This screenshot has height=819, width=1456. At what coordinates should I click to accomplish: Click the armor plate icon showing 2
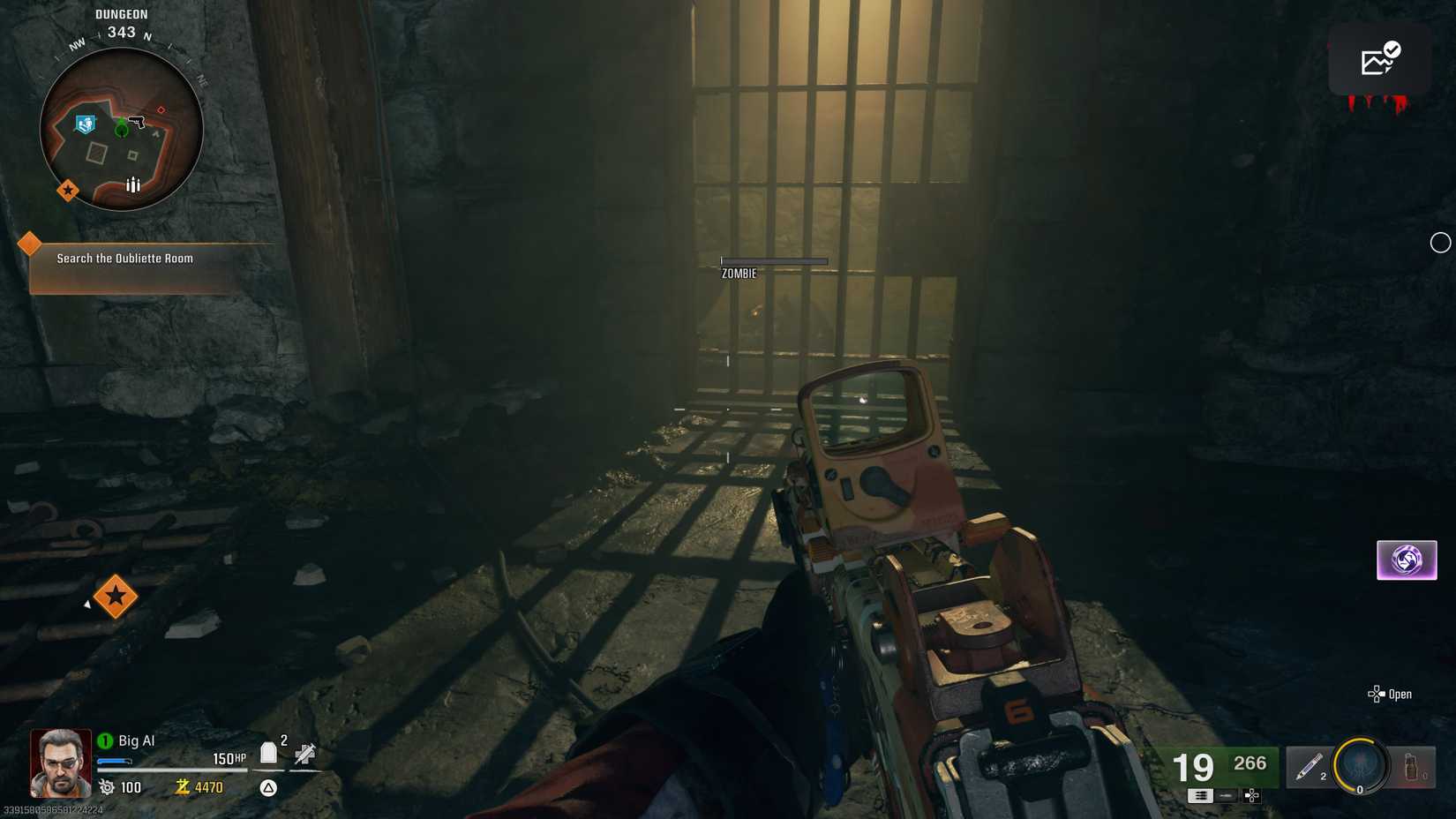click(x=267, y=750)
